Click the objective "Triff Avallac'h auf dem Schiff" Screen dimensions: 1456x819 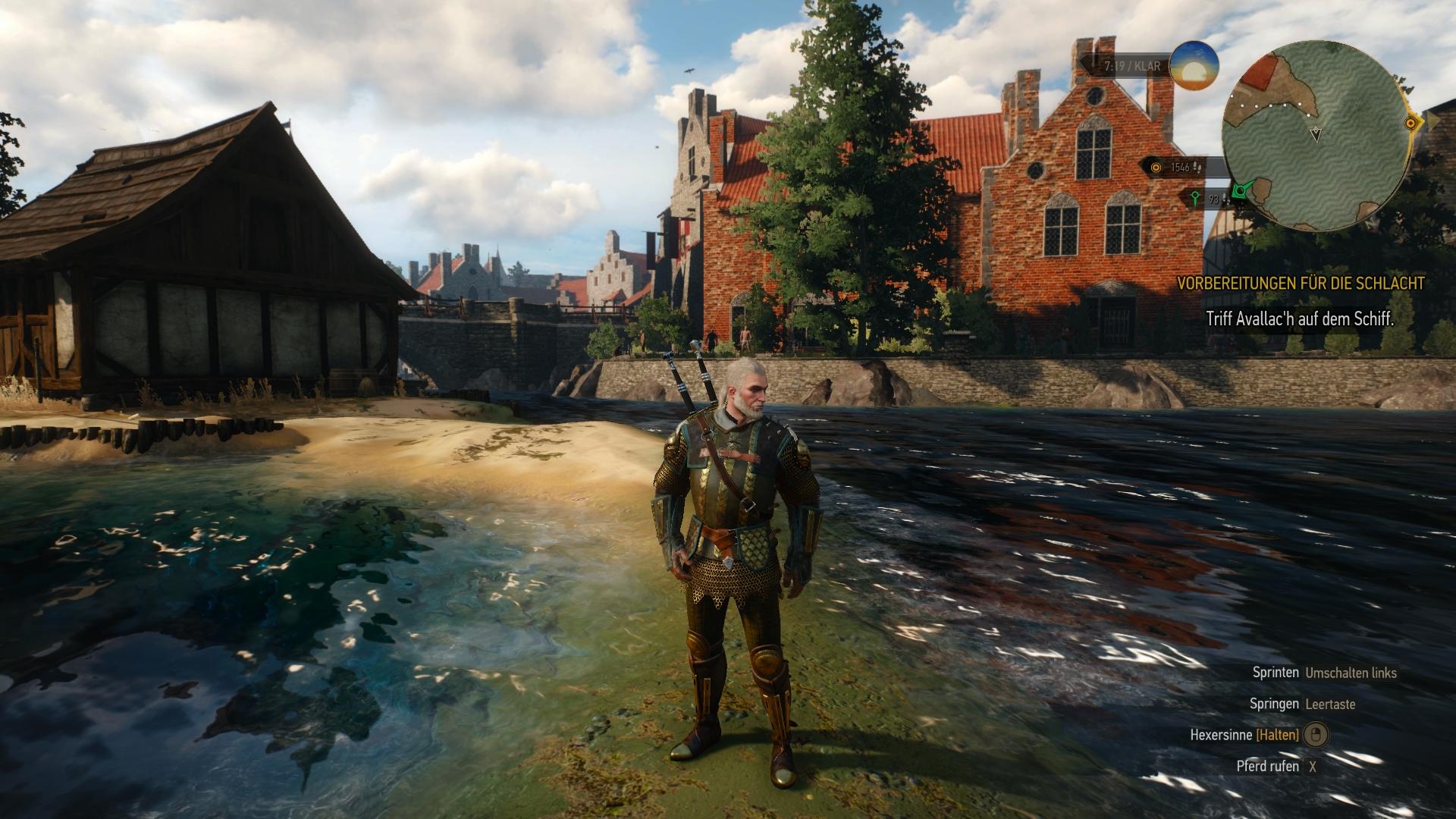click(1300, 319)
